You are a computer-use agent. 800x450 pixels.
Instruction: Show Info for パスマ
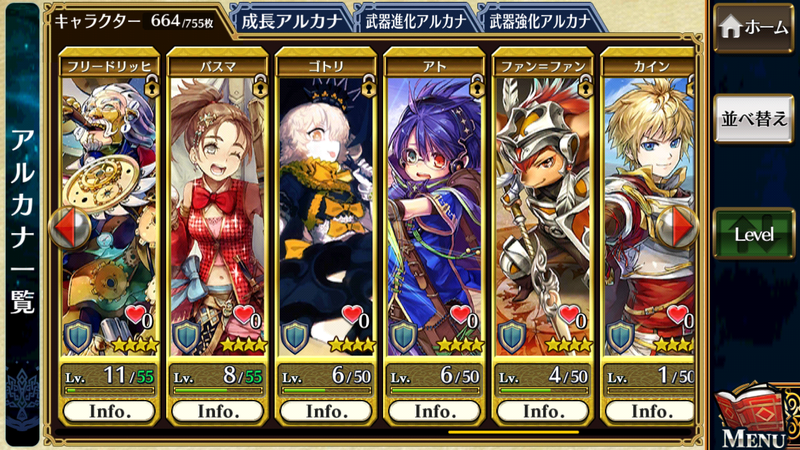pos(217,411)
